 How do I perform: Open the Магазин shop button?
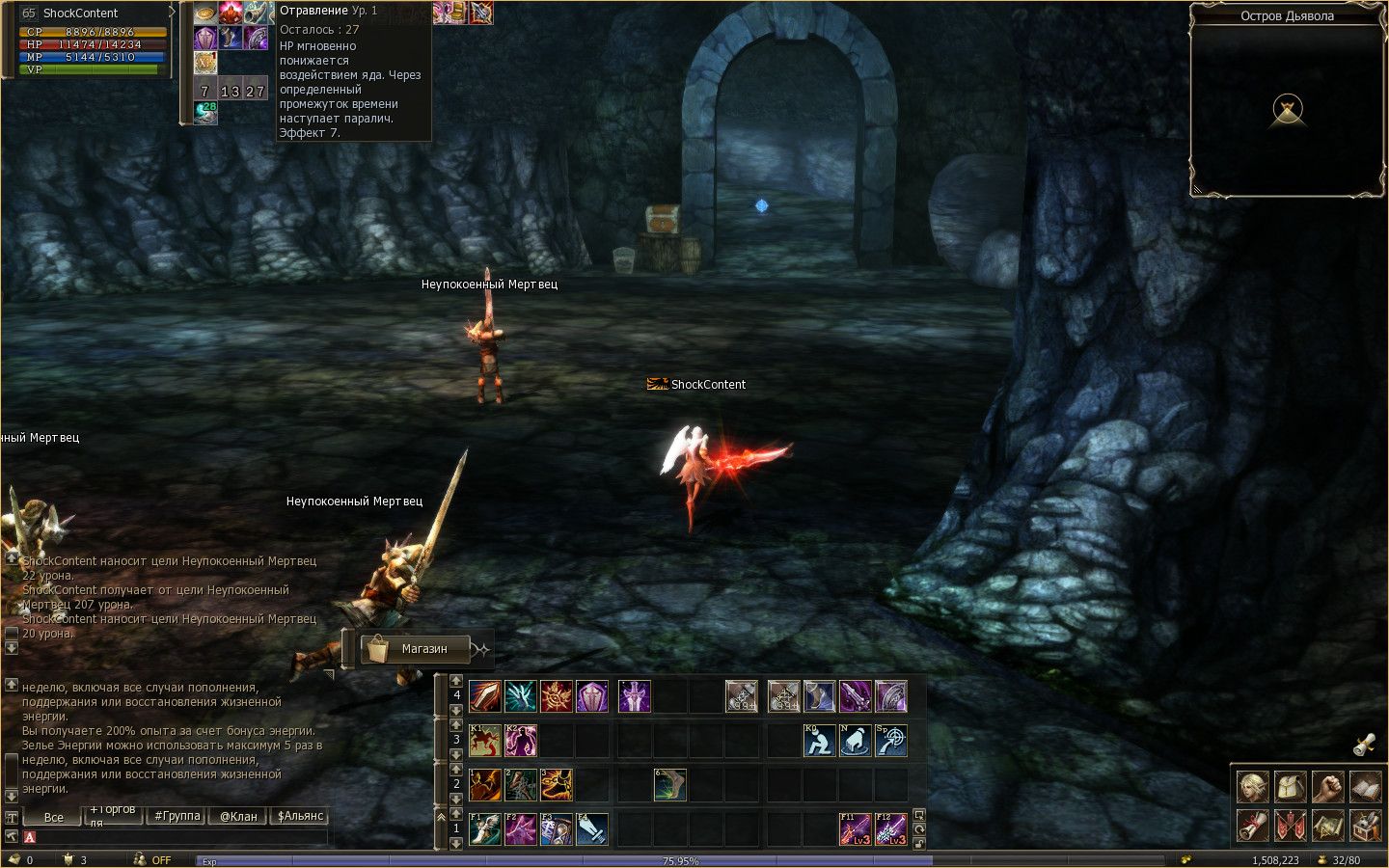(x=416, y=649)
